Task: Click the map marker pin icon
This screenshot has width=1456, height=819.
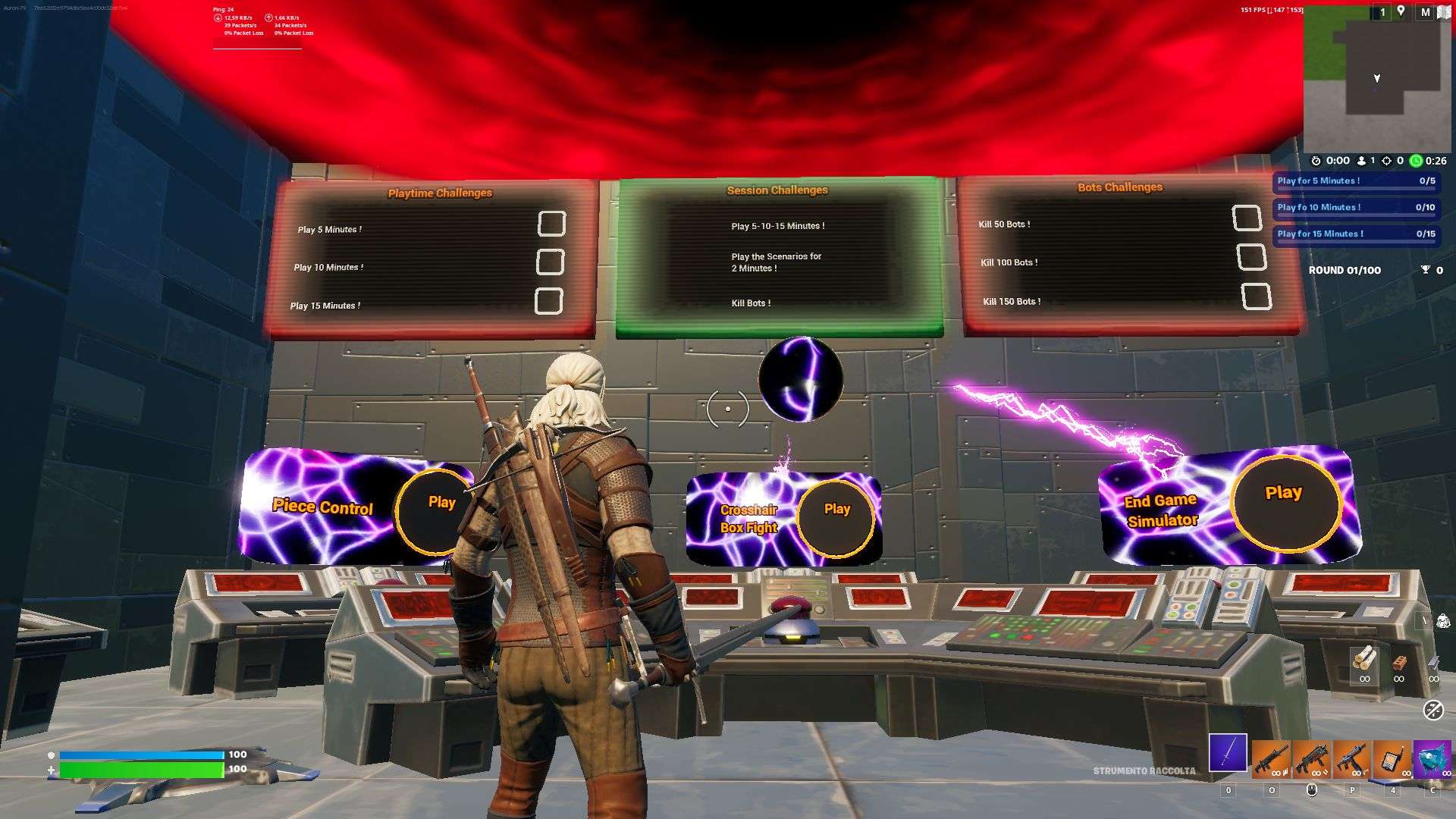Action: tap(1401, 11)
